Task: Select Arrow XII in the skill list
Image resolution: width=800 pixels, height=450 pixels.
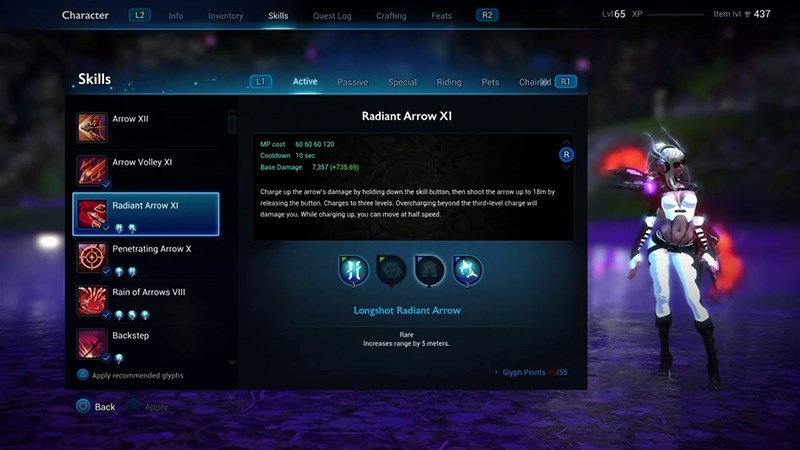Action: tap(146, 127)
